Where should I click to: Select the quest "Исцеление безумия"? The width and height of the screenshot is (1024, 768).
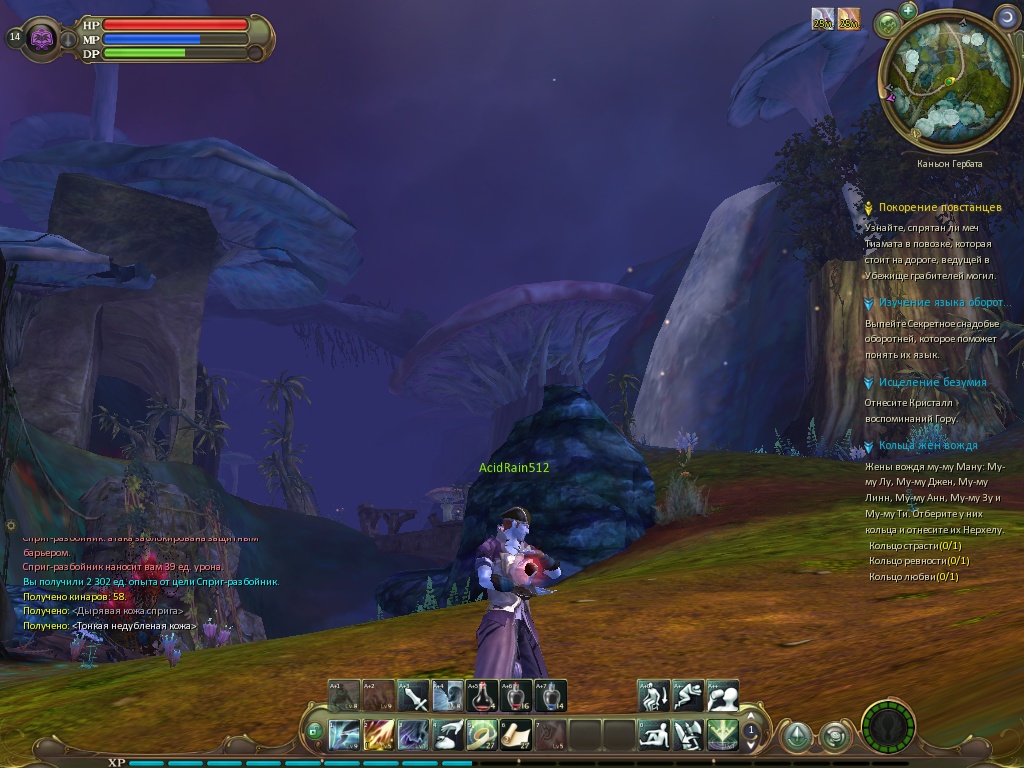[932, 382]
